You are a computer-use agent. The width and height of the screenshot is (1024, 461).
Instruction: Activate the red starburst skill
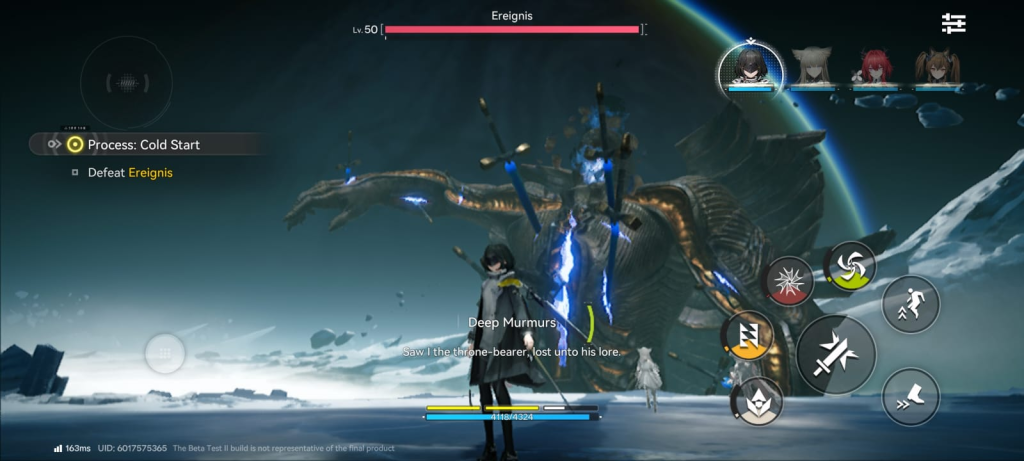pyautogui.click(x=789, y=282)
